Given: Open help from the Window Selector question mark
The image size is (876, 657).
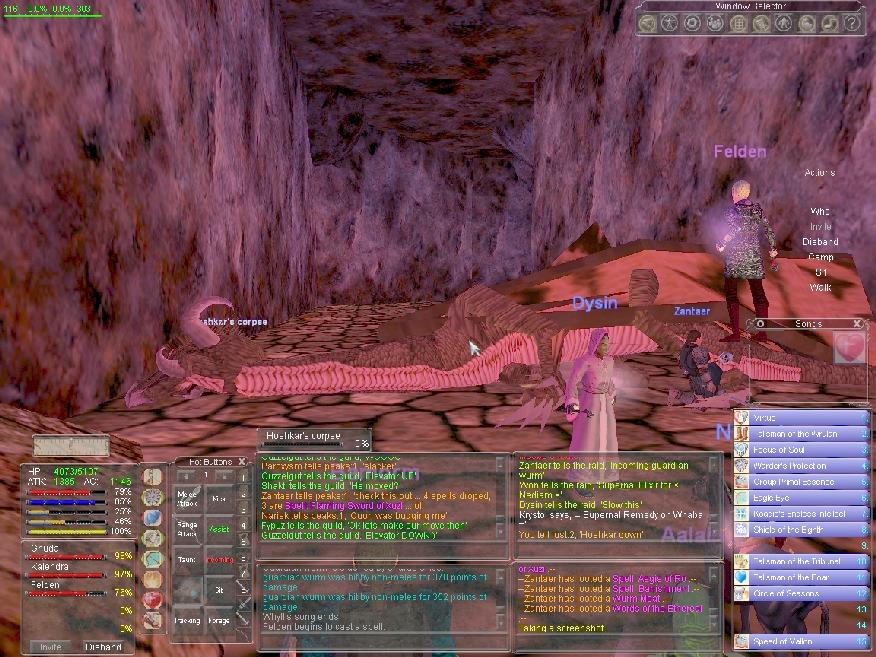Looking at the screenshot, I should tap(852, 22).
